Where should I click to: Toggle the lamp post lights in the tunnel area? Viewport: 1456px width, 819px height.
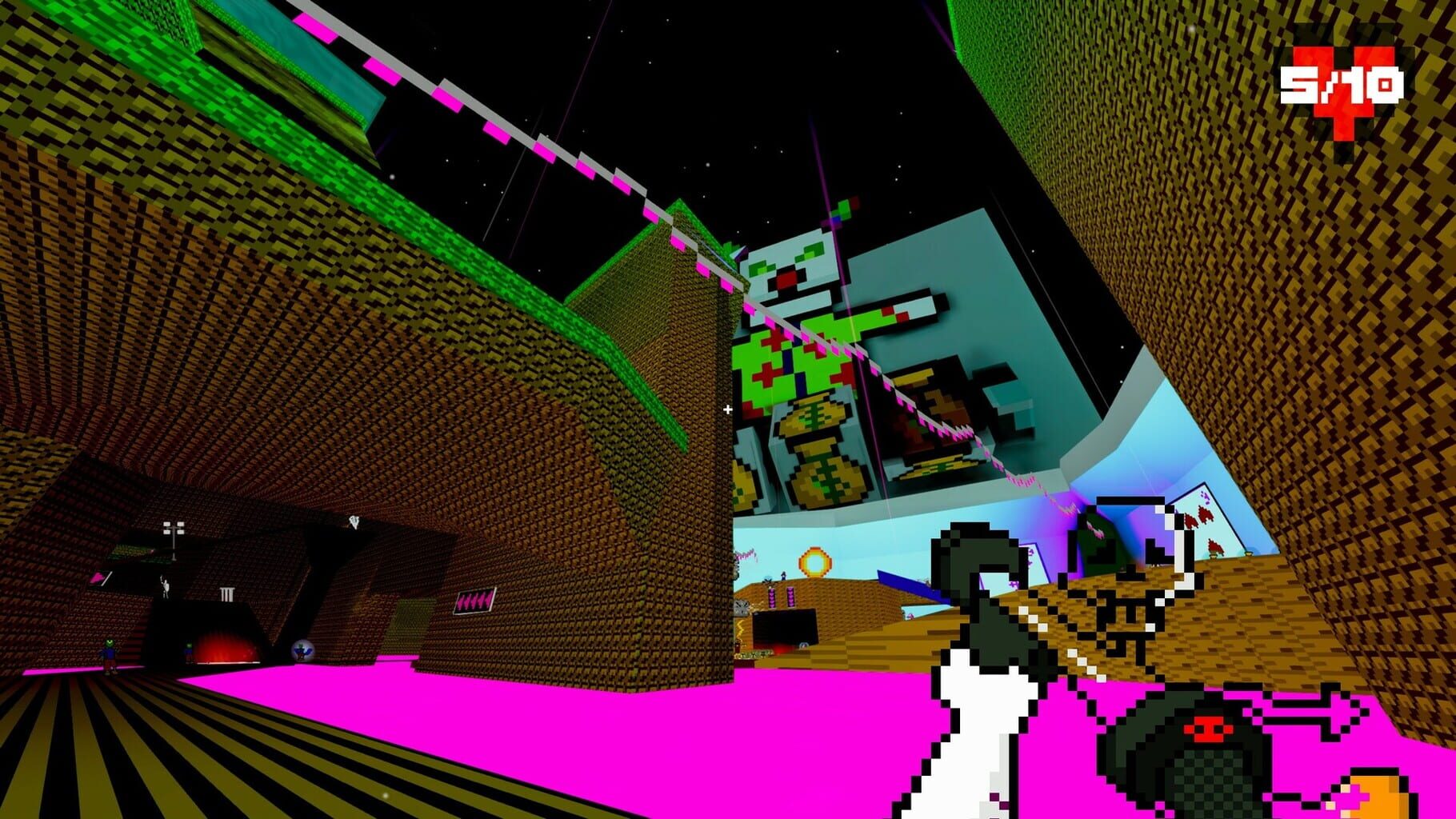tap(174, 528)
